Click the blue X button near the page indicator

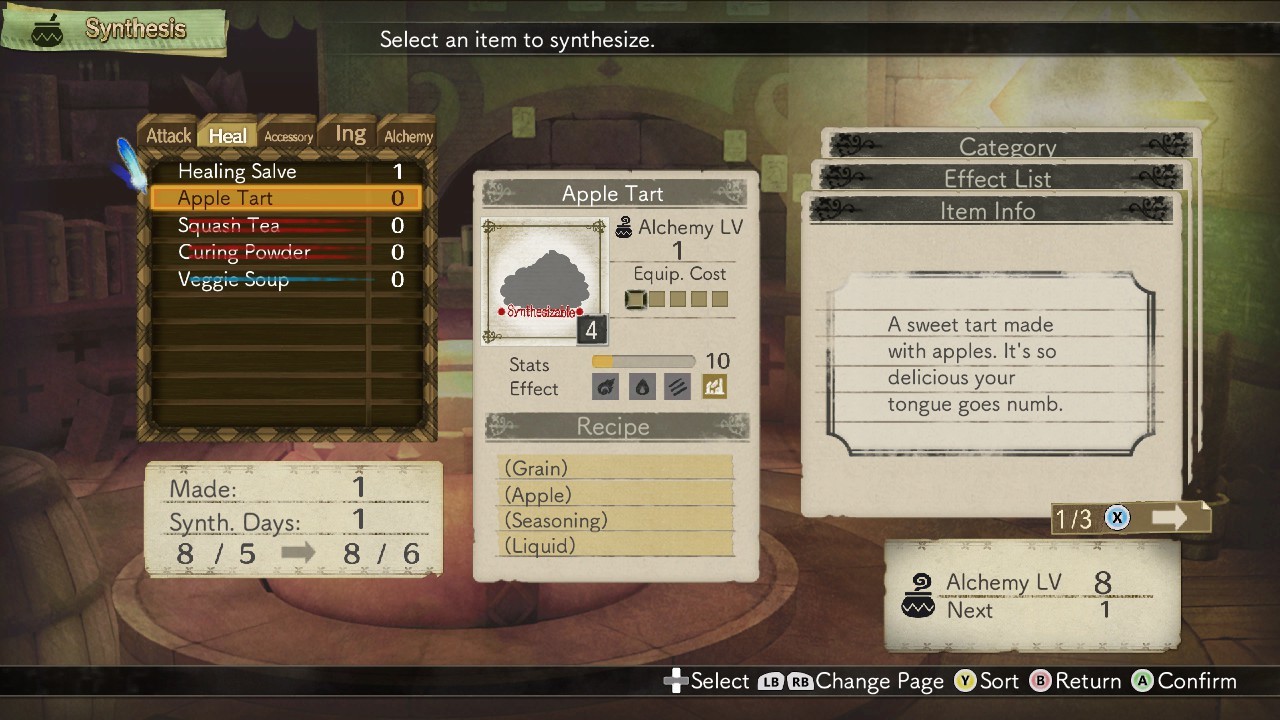[1116, 518]
